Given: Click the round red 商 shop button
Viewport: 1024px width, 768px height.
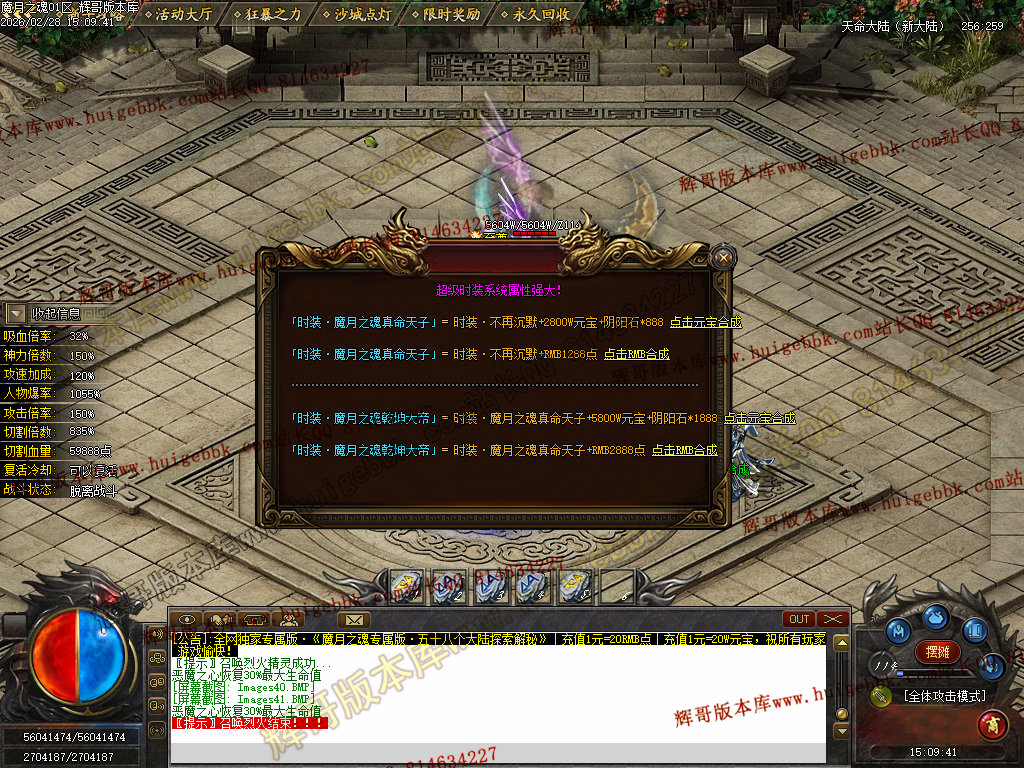Looking at the screenshot, I should [991, 722].
